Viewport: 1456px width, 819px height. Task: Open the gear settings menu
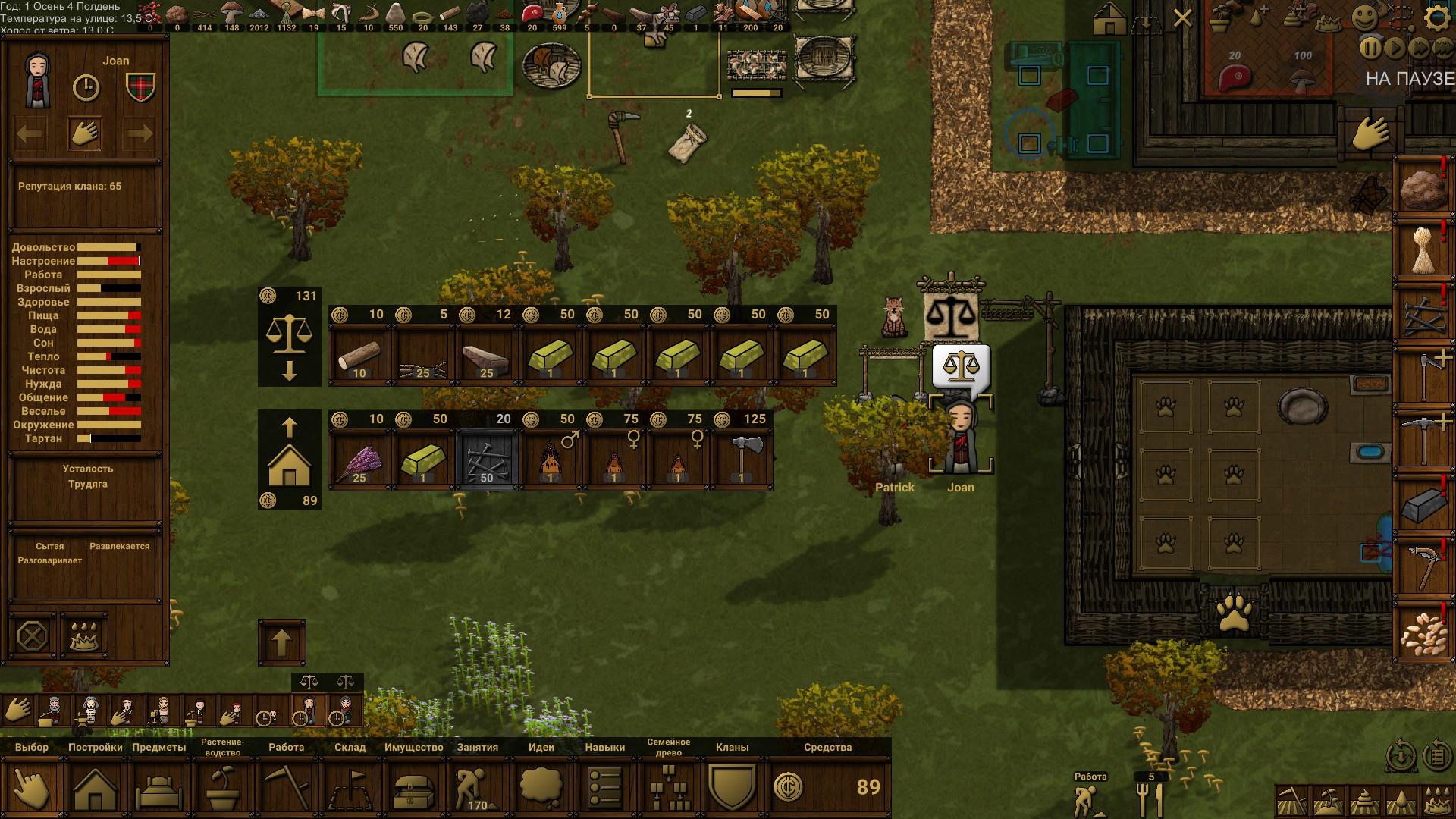[x=1436, y=18]
